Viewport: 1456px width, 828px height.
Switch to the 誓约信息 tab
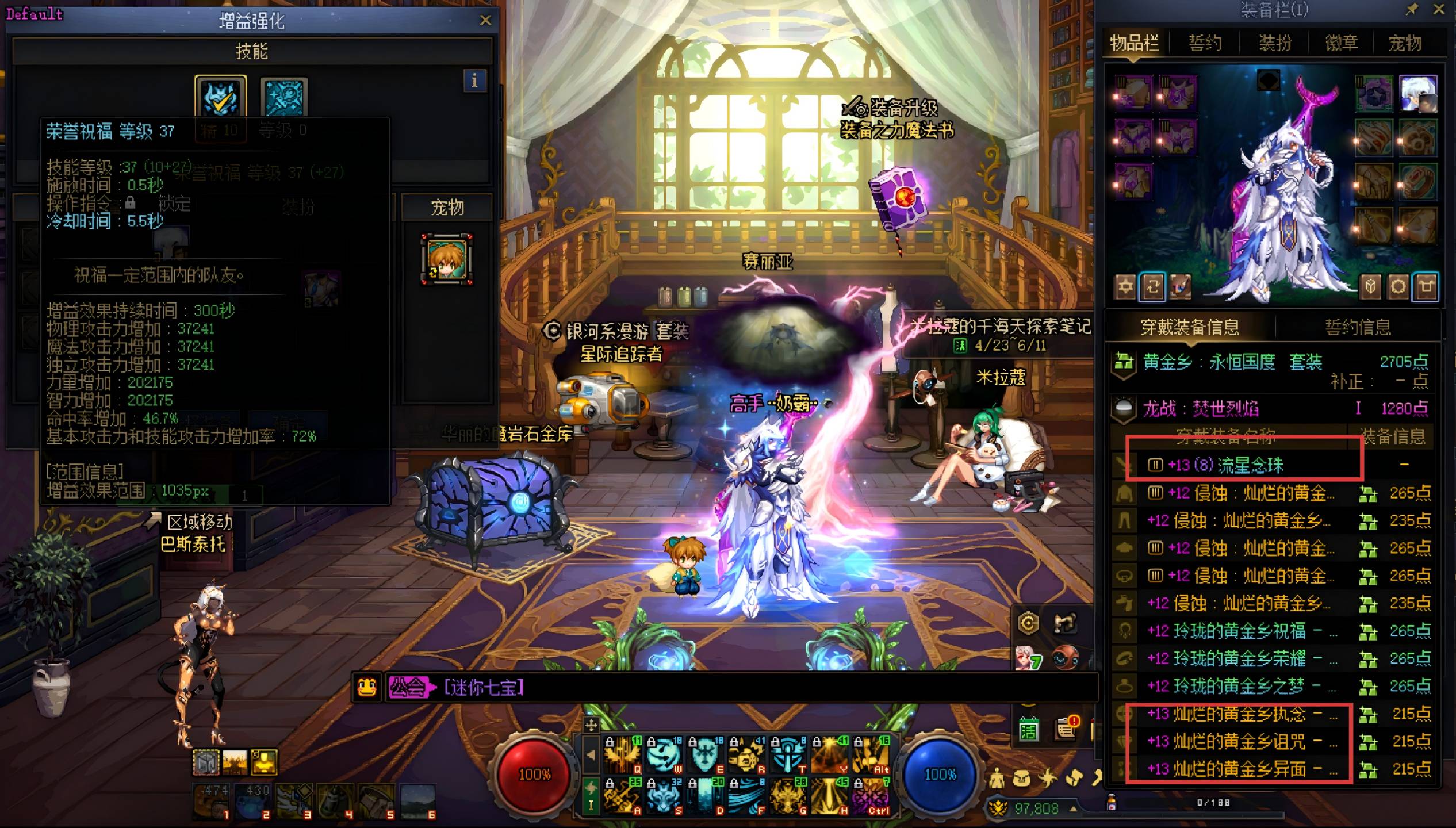[x=1358, y=327]
